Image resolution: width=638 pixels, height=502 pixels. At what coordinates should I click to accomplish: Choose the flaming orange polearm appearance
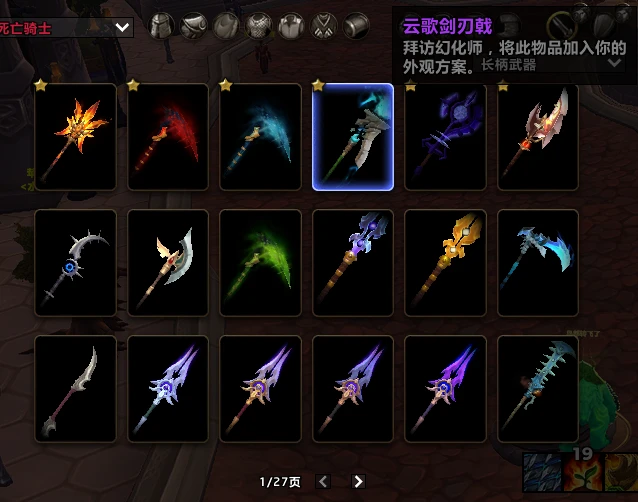click(75, 137)
